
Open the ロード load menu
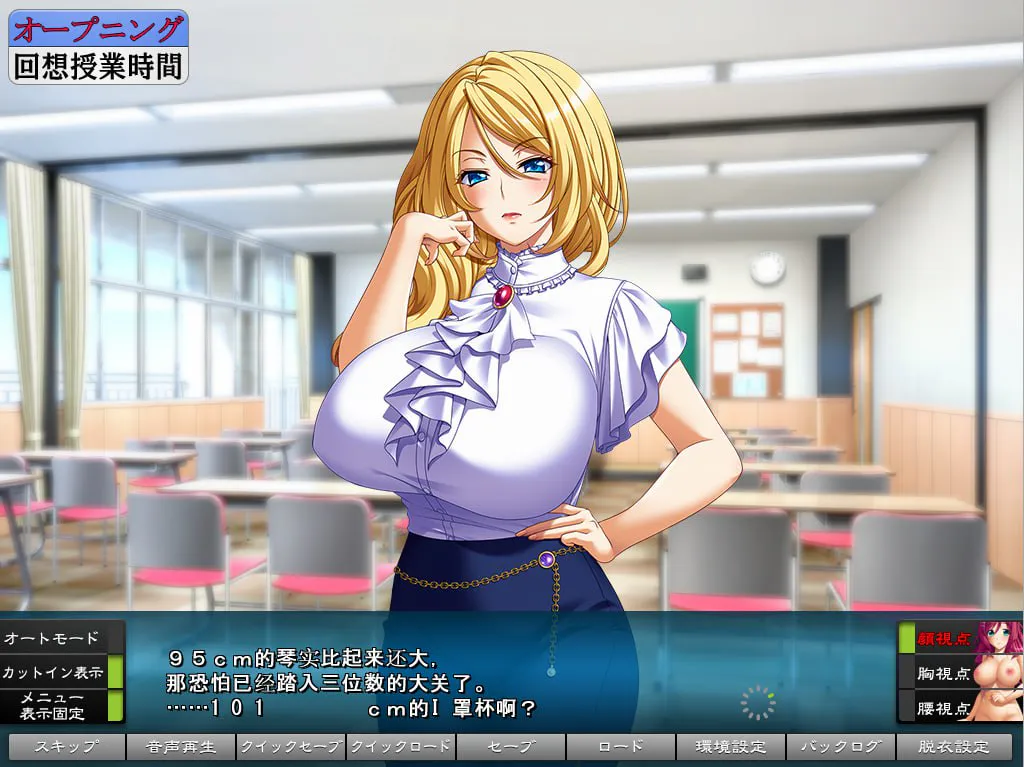[x=621, y=747]
